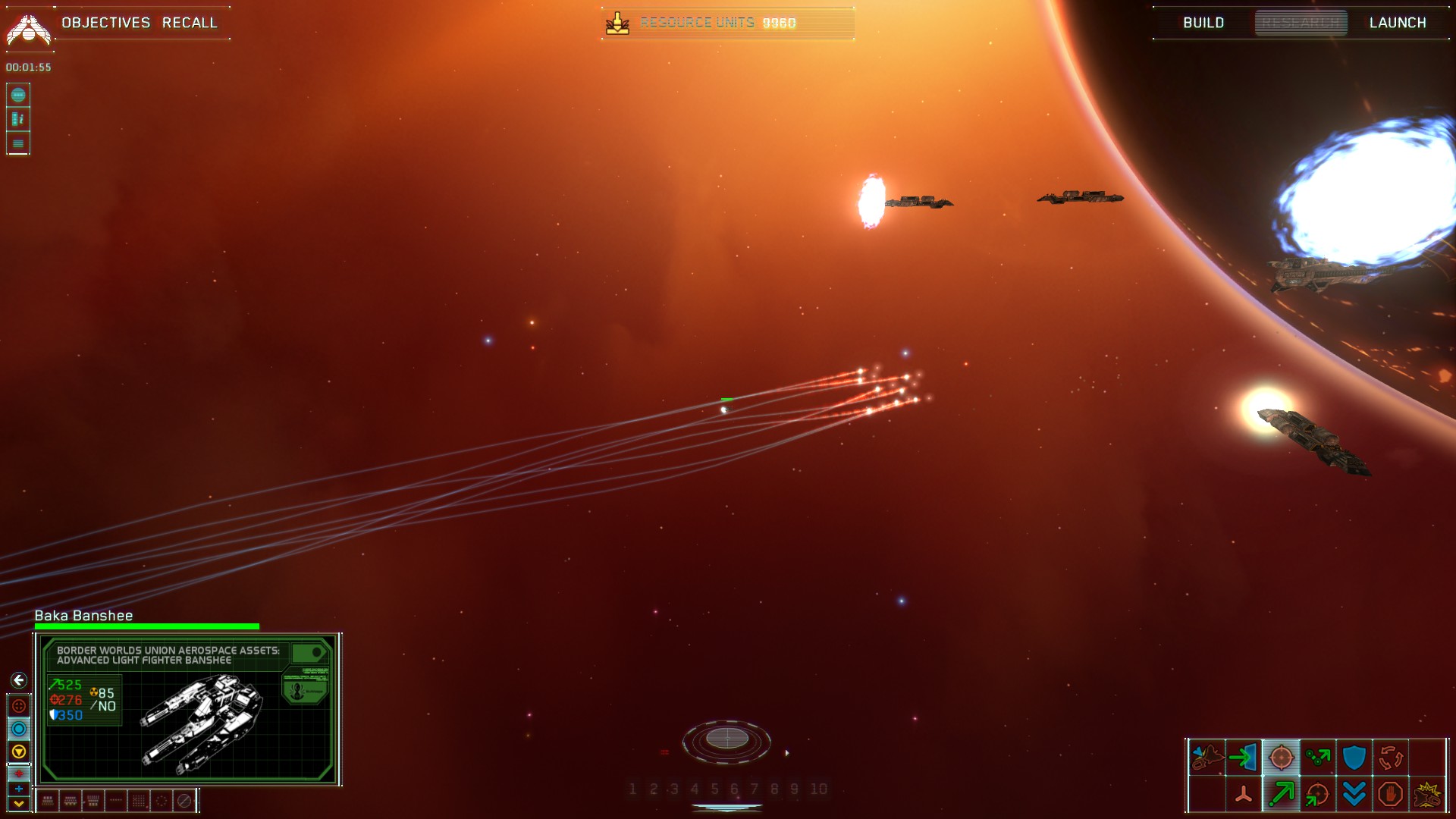Select the Banshee fighter portrait card
The image size is (1456, 819).
tap(188, 710)
